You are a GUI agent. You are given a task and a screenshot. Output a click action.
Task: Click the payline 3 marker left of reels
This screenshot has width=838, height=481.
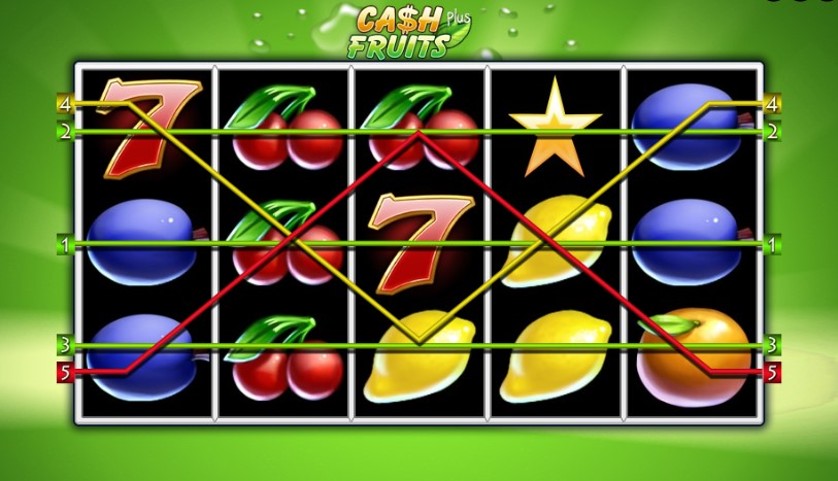65,345
